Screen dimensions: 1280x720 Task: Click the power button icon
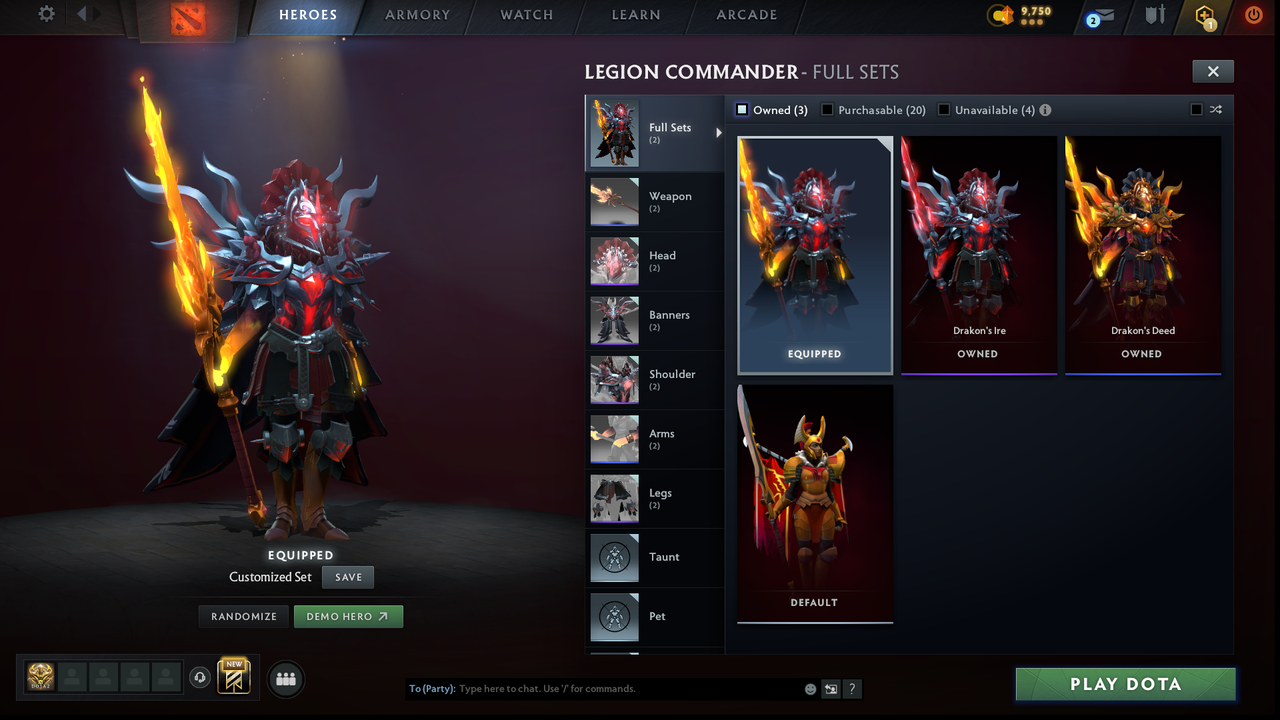(1253, 15)
